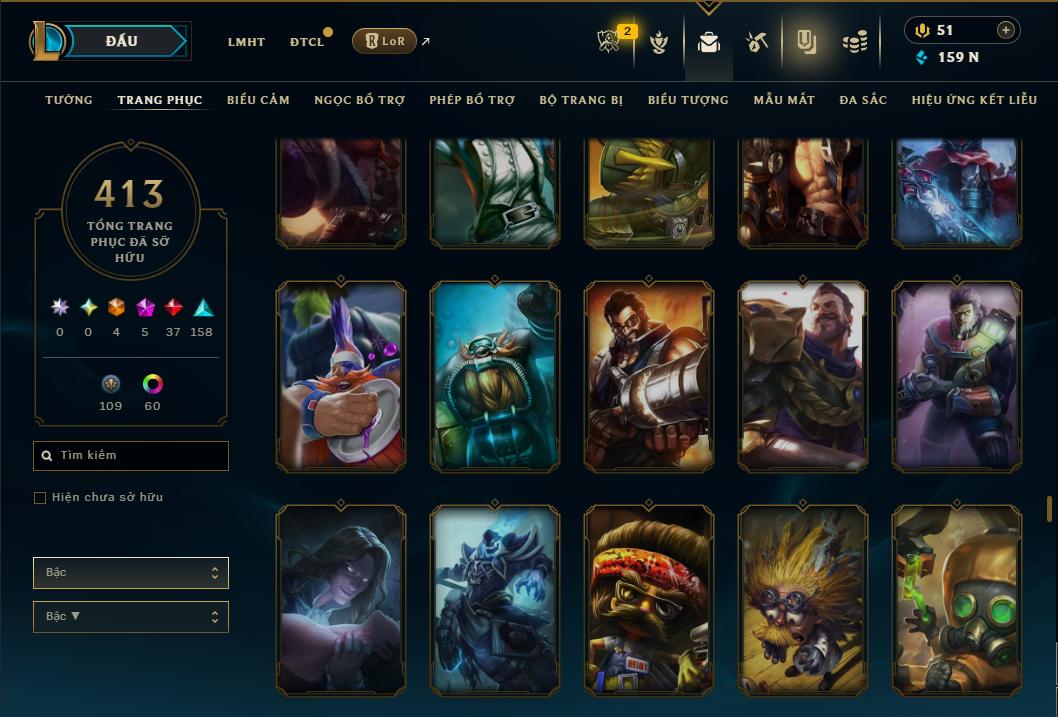Add RP with the plus button
This screenshot has height=717, width=1058.
click(x=1005, y=30)
